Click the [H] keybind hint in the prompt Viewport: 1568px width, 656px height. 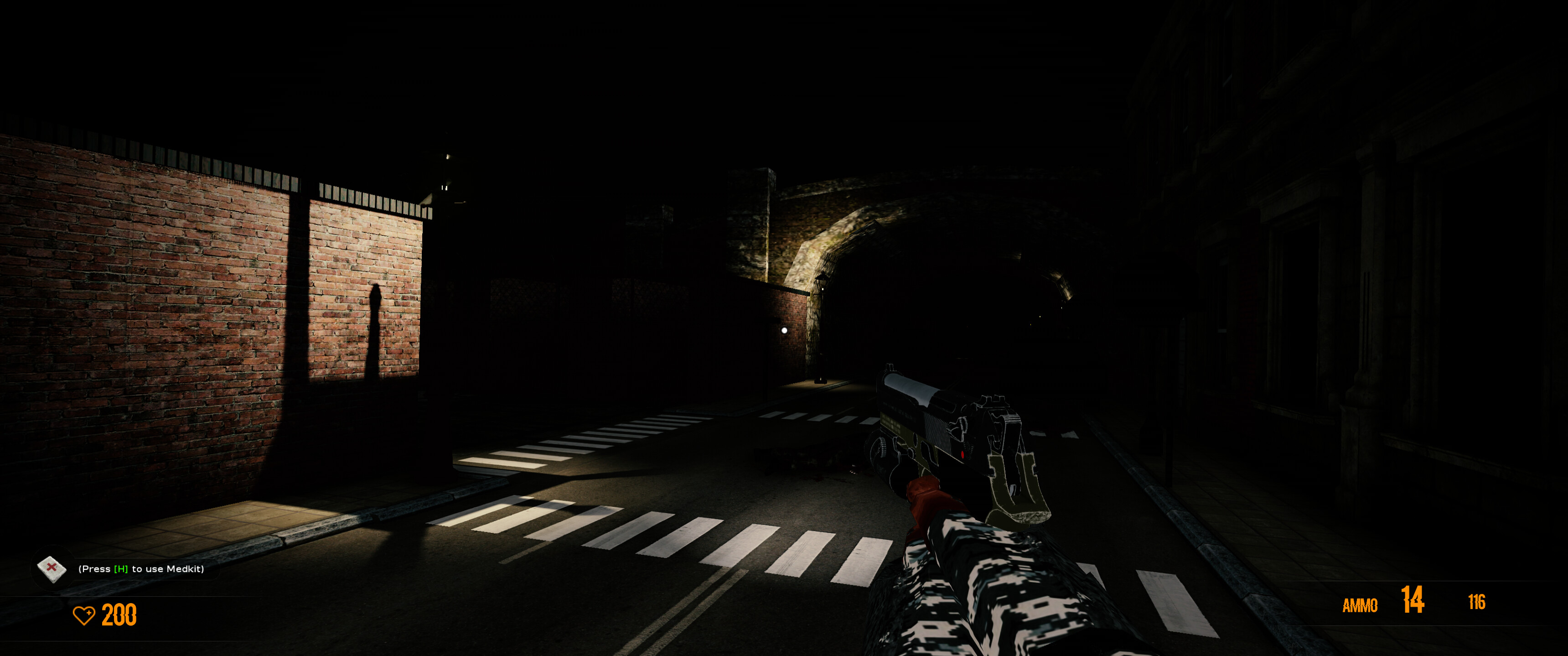click(x=120, y=569)
